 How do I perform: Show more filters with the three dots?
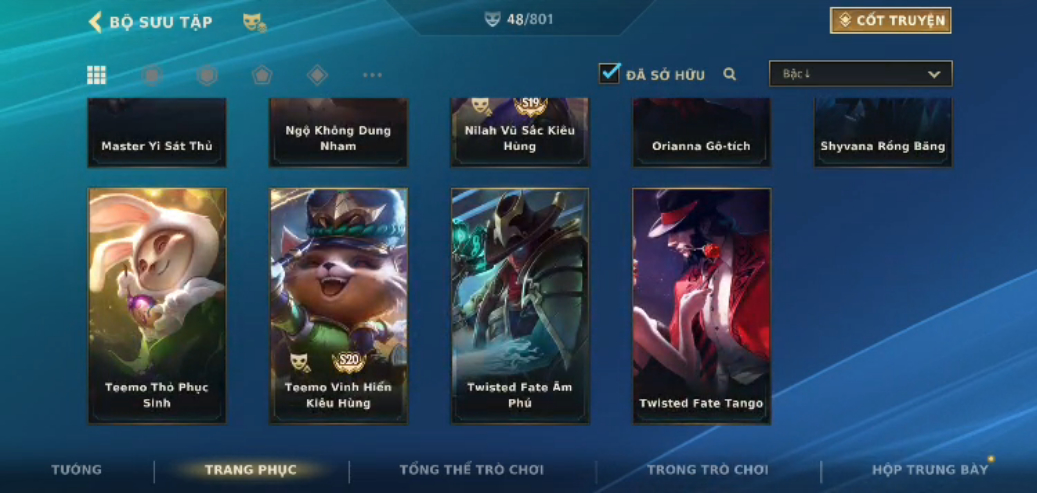tap(372, 75)
